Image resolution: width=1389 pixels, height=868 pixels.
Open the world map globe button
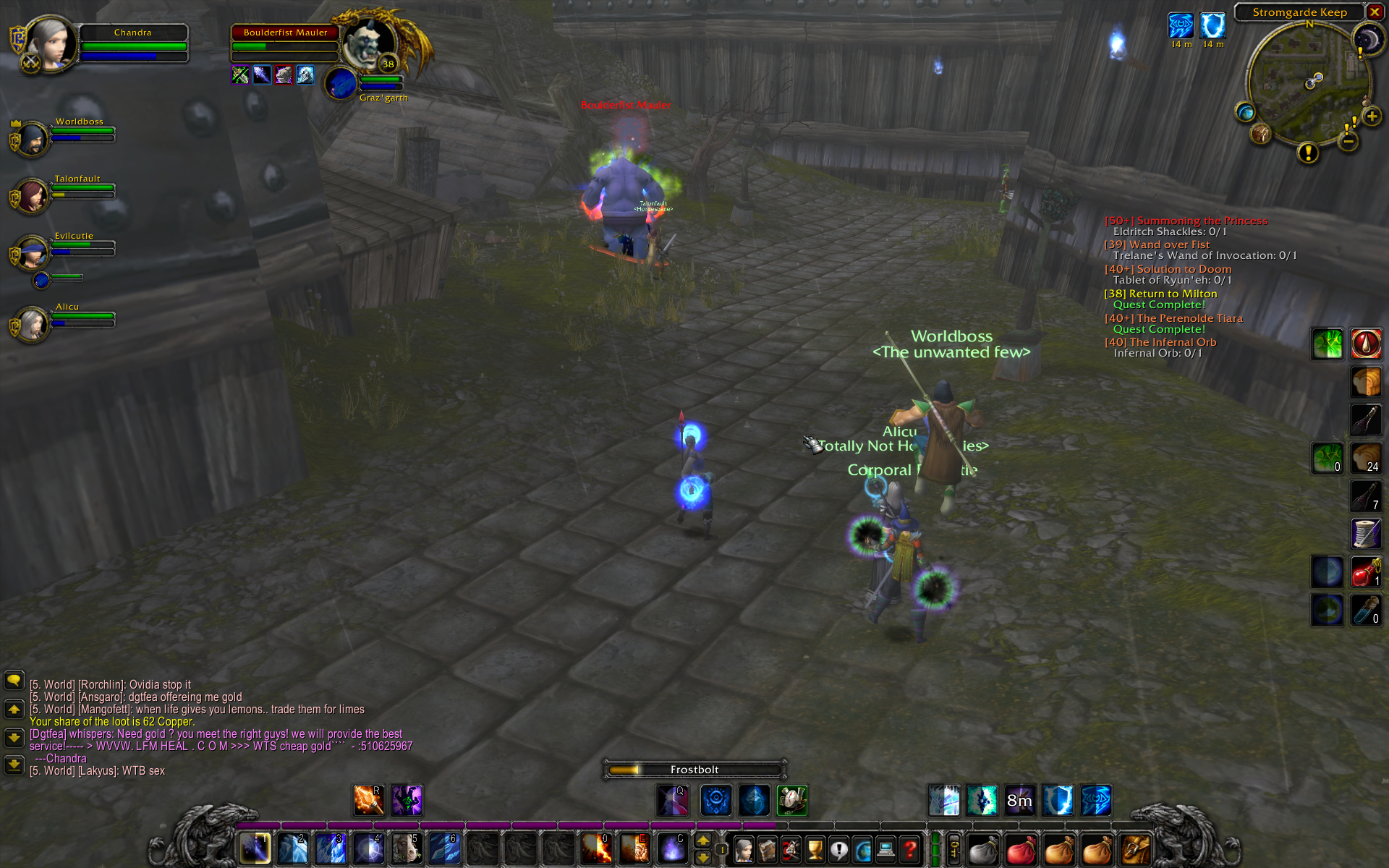[1245, 112]
